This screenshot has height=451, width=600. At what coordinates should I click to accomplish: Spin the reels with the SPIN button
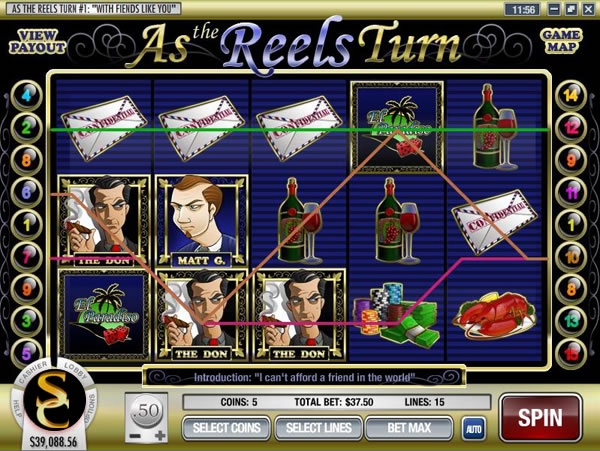pyautogui.click(x=542, y=417)
